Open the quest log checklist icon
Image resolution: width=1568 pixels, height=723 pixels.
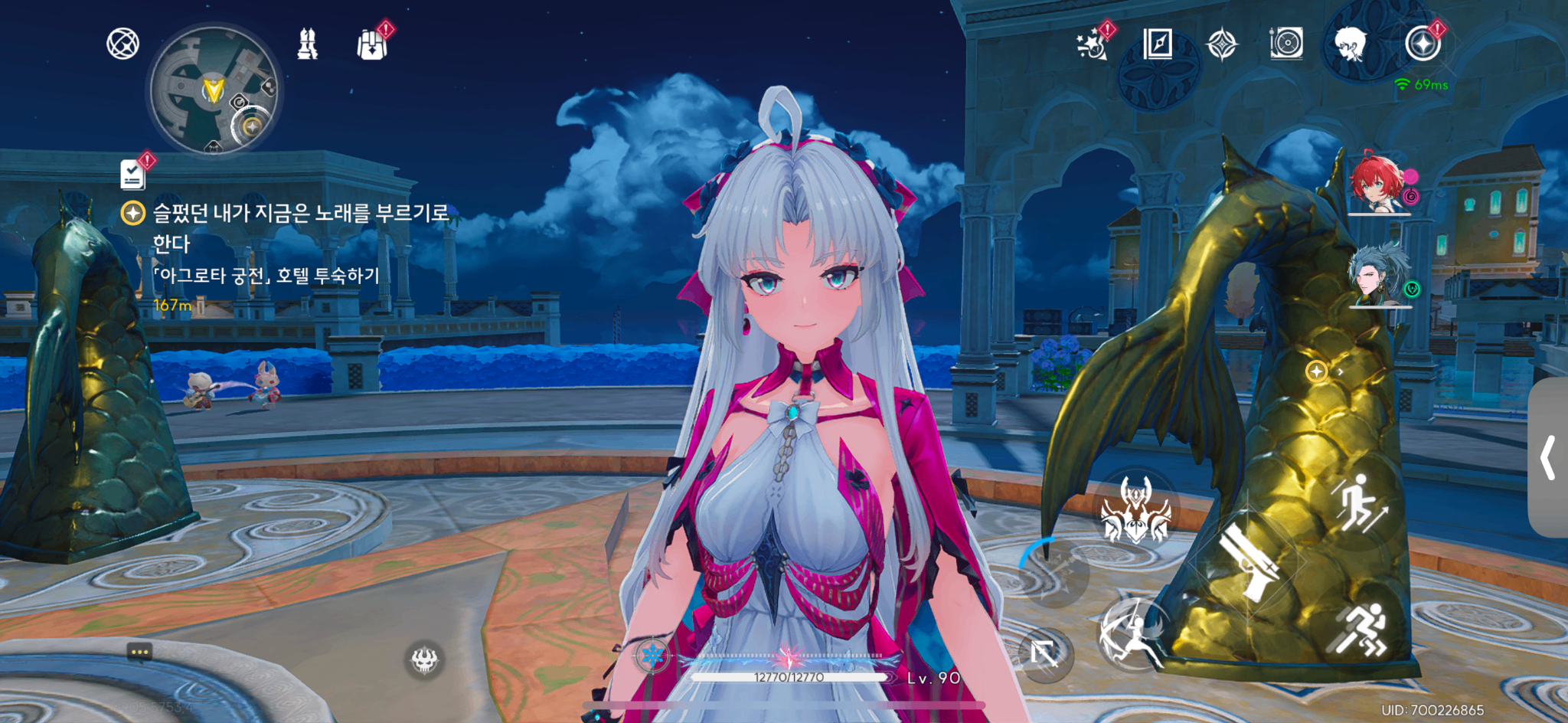coord(133,174)
